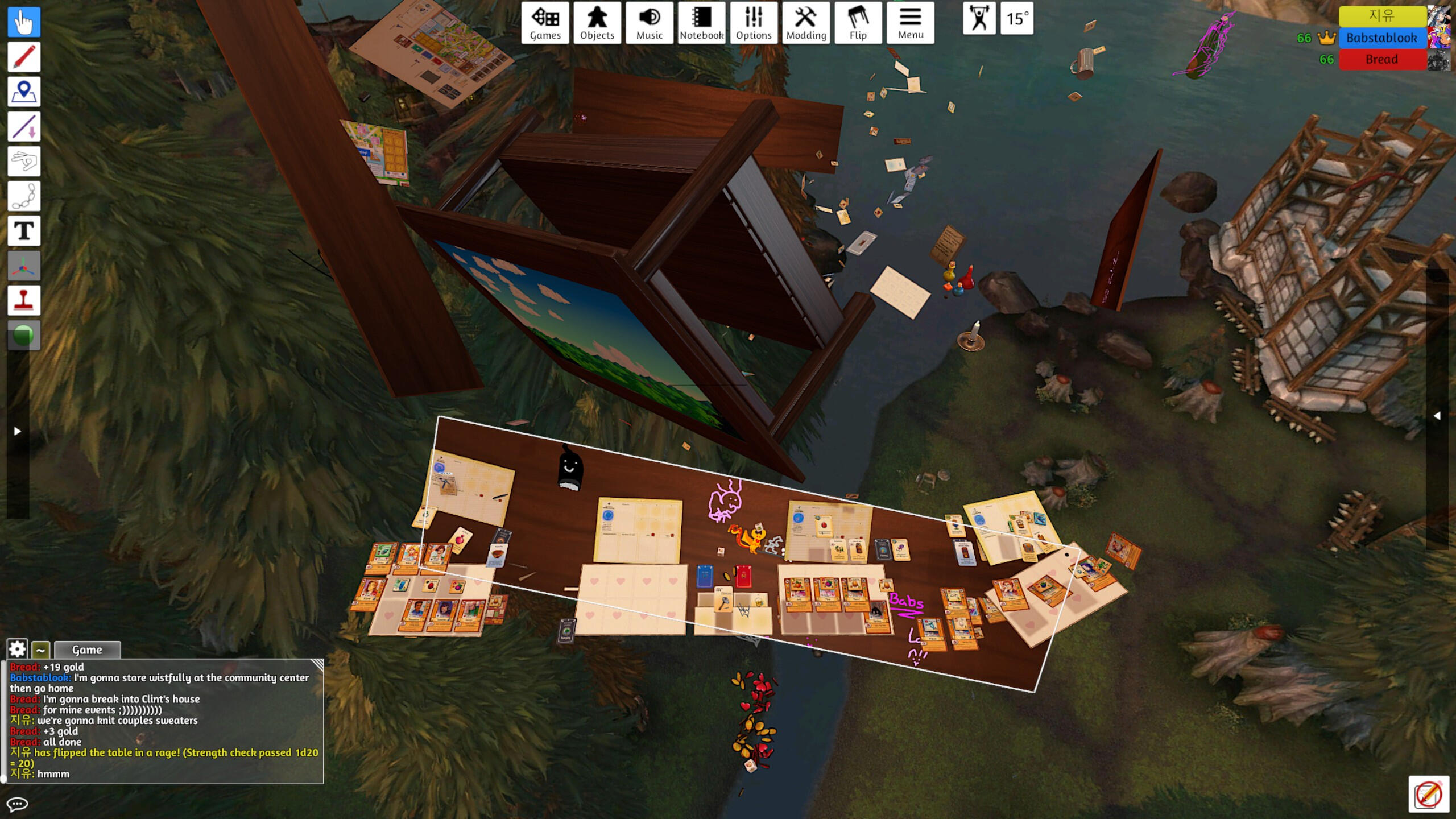The image size is (1456, 819).
Task: Select the chain joint tool
Action: coord(24,196)
